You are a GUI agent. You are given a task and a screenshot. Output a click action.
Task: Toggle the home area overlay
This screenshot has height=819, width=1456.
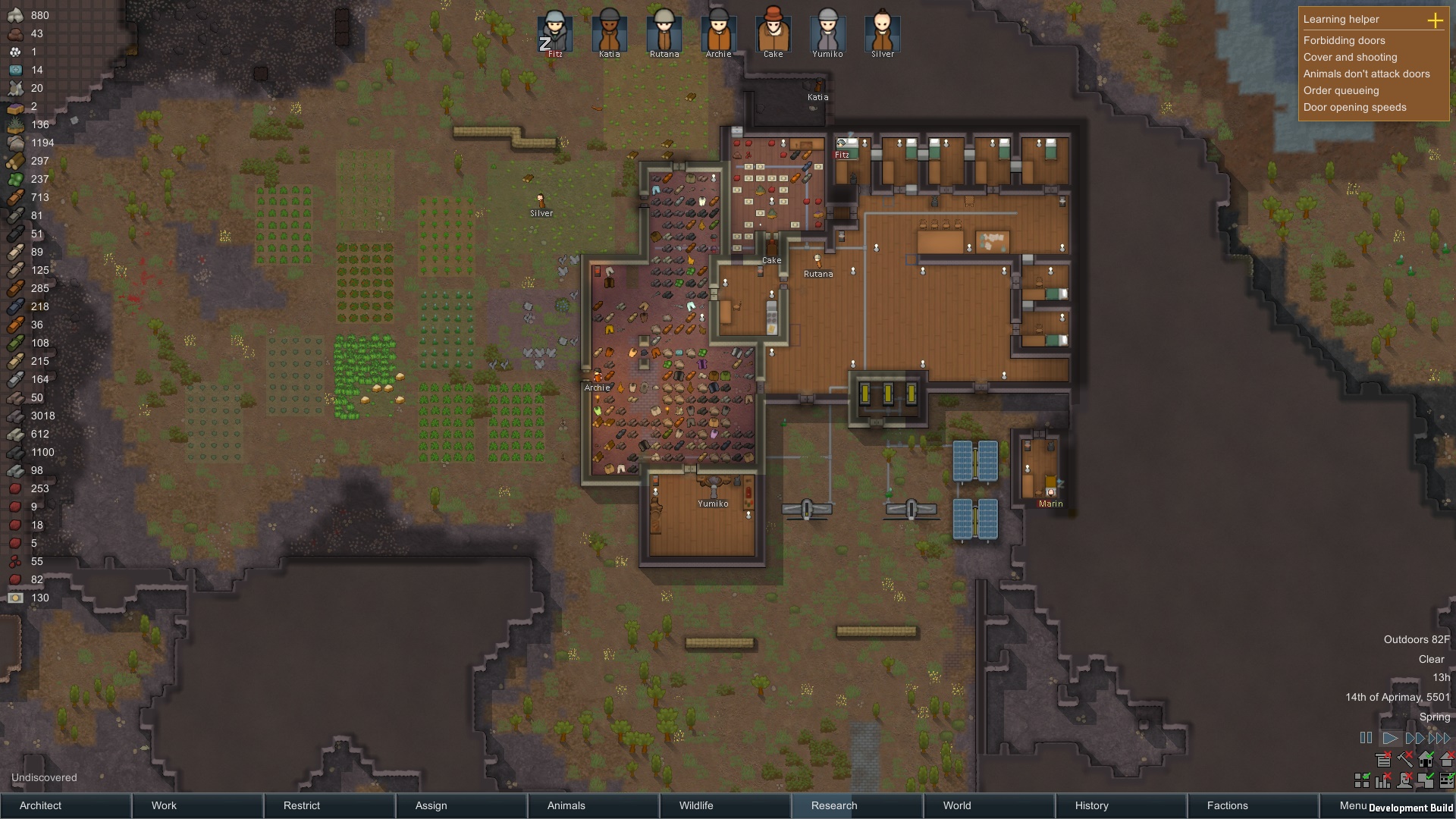(x=1426, y=761)
